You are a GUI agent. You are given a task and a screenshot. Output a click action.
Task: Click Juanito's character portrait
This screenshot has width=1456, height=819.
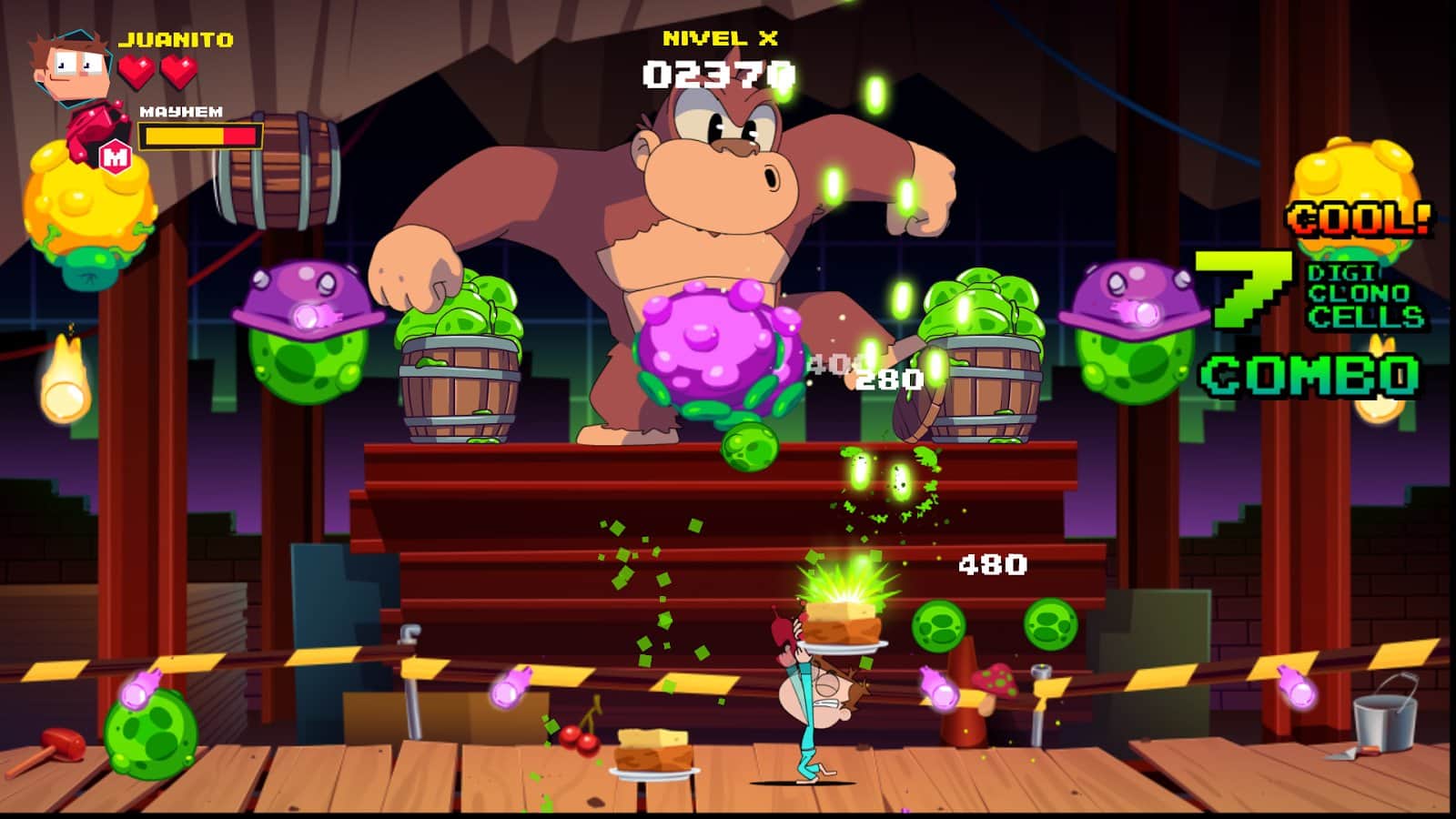point(72,66)
